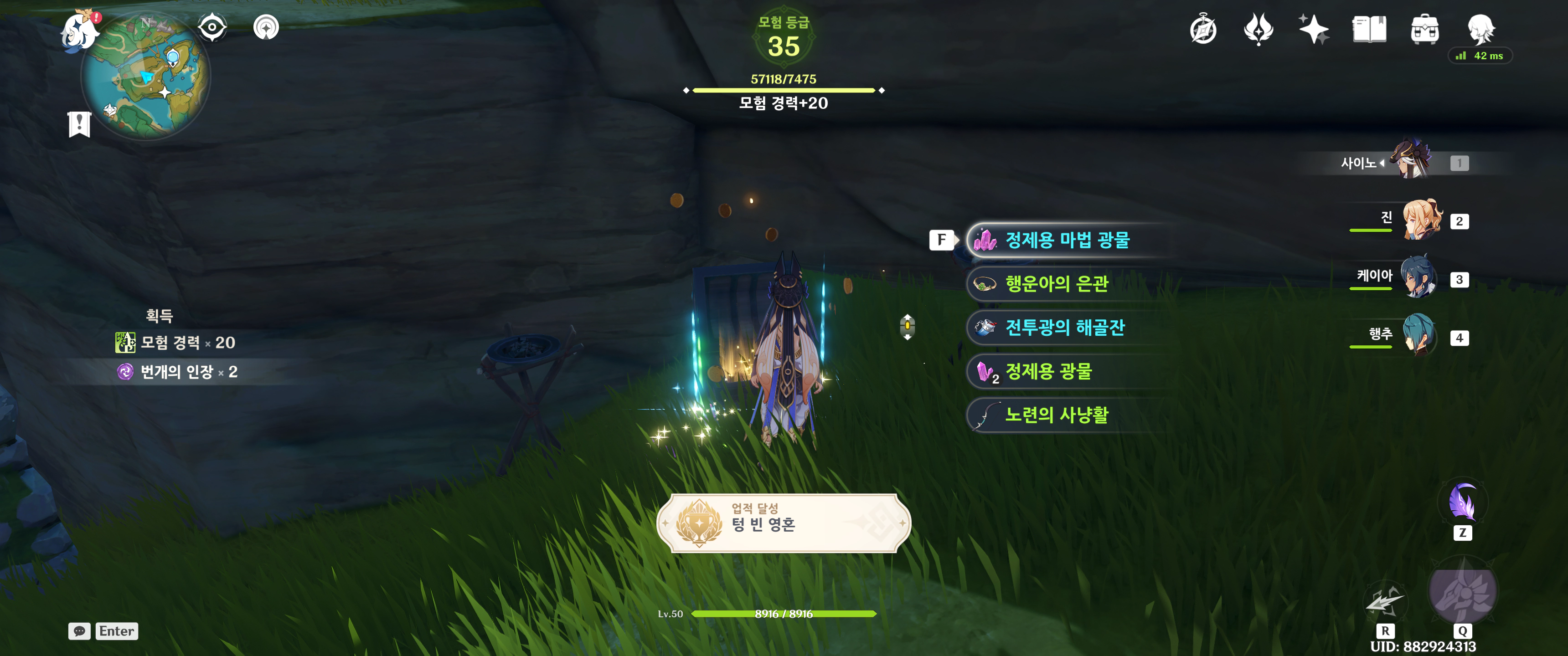Image resolution: width=1568 pixels, height=656 pixels.
Task: Open the quest banner with exclamation mark
Action: click(x=79, y=123)
